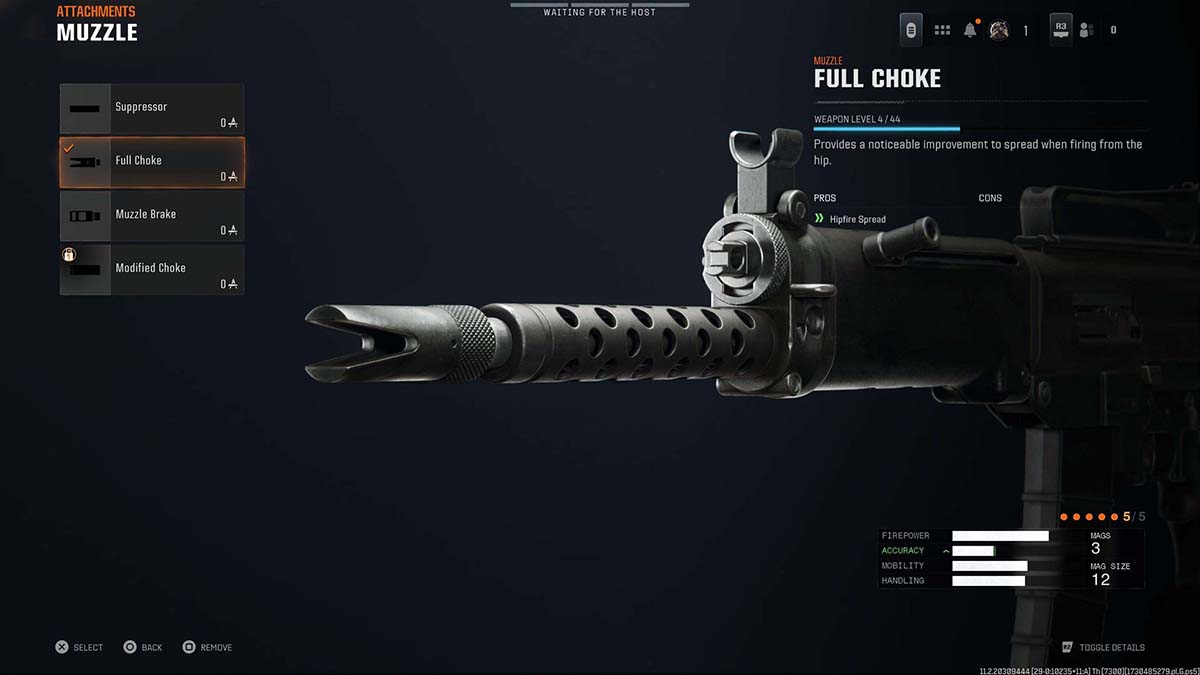Viewport: 1200px width, 675px height.
Task: Click the currency token icon at top
Action: (x=911, y=30)
